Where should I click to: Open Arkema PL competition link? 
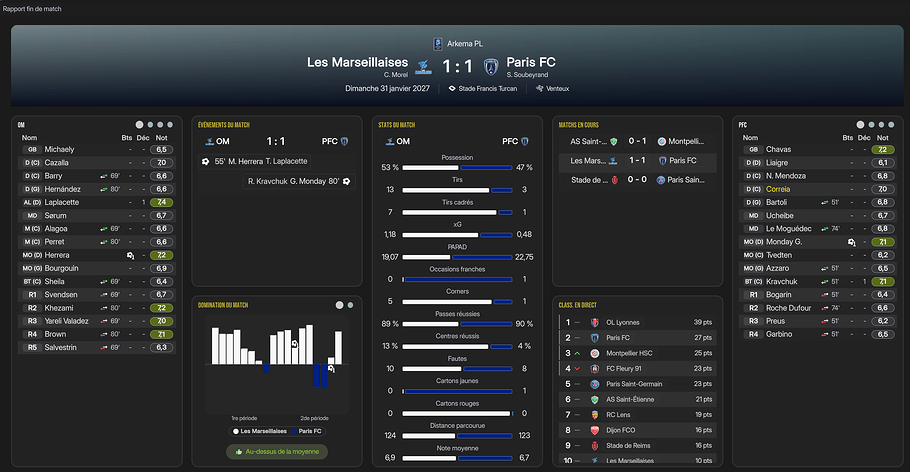point(460,43)
